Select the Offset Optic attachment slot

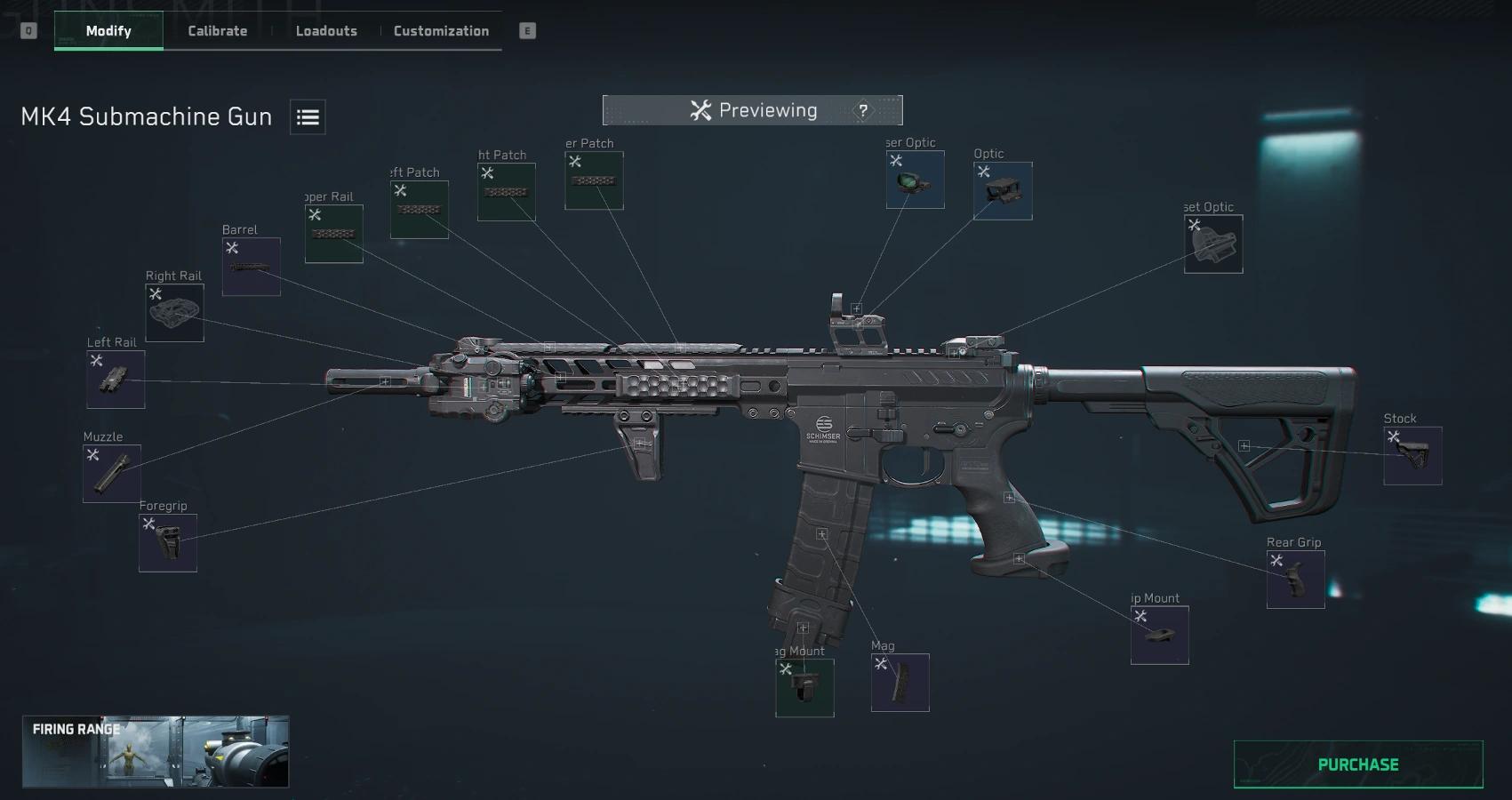[x=1213, y=244]
